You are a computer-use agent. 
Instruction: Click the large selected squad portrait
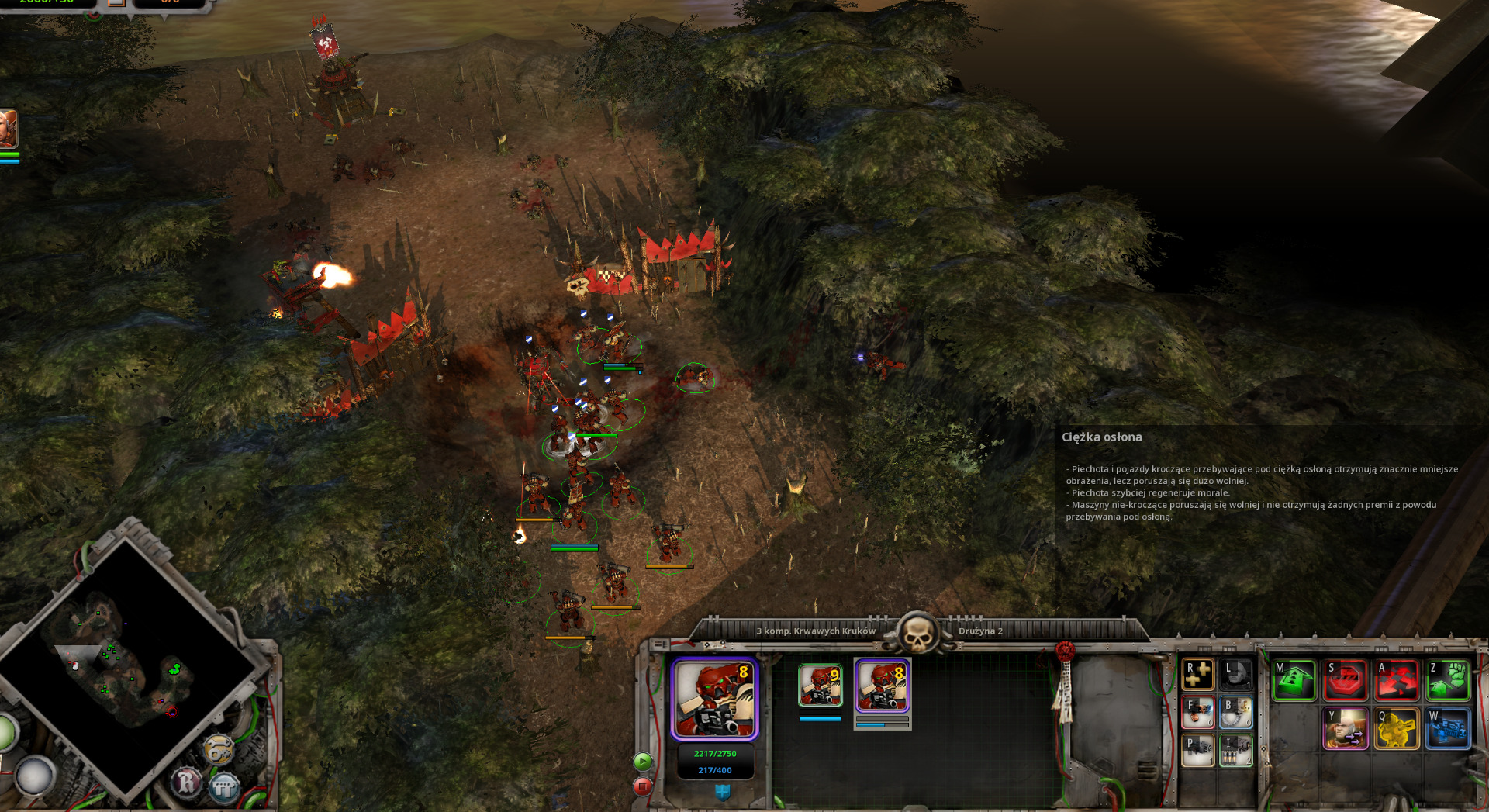point(714,700)
